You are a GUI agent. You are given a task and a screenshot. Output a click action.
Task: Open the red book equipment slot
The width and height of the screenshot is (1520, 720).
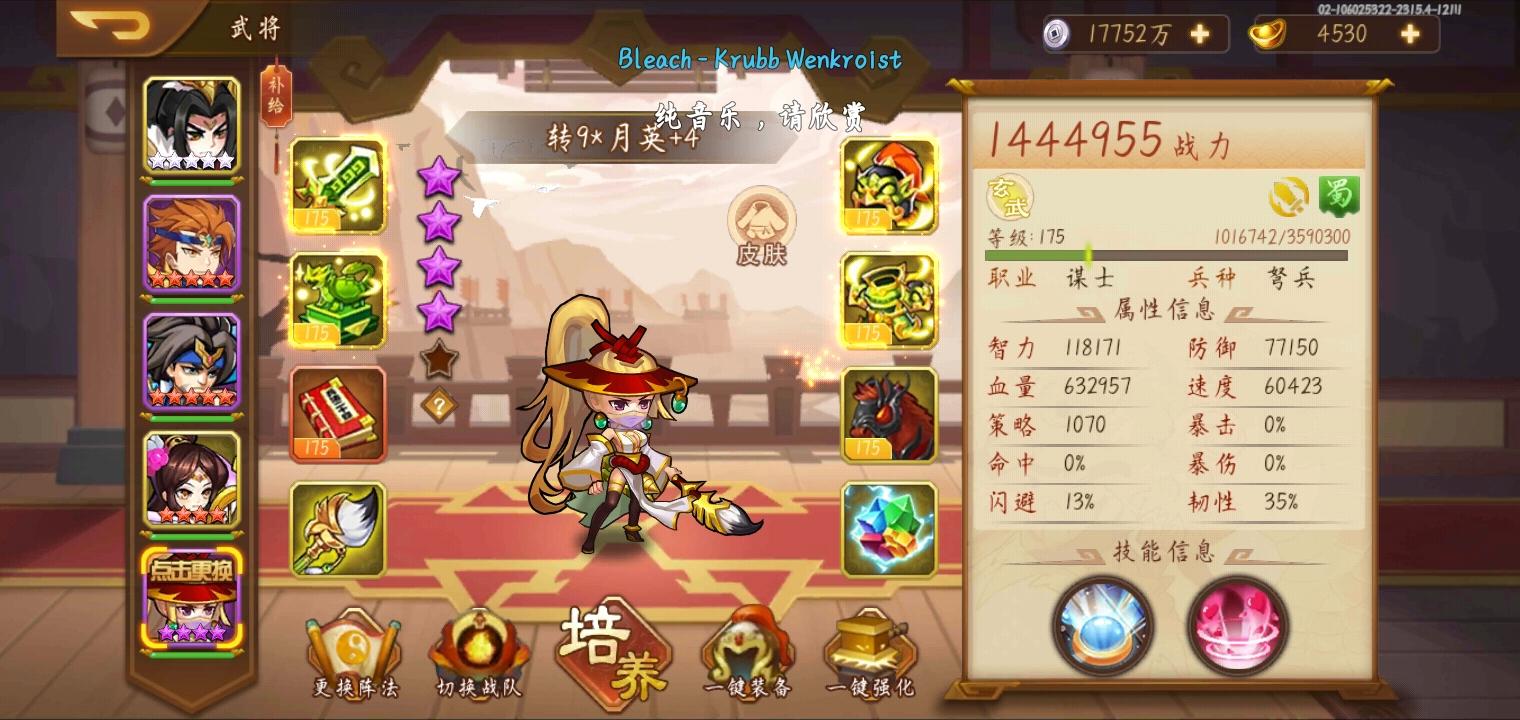click(339, 414)
